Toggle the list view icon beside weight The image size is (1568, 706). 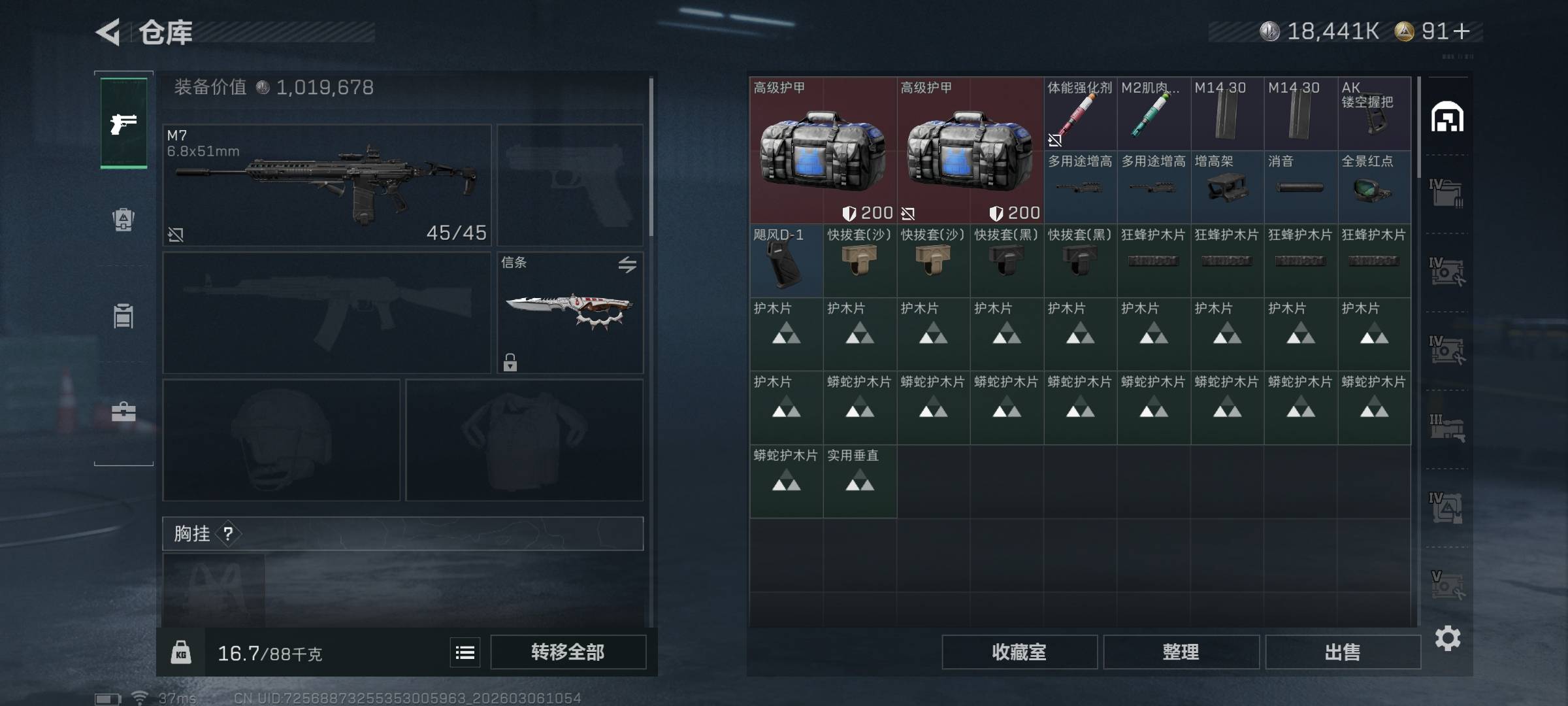[x=465, y=652]
